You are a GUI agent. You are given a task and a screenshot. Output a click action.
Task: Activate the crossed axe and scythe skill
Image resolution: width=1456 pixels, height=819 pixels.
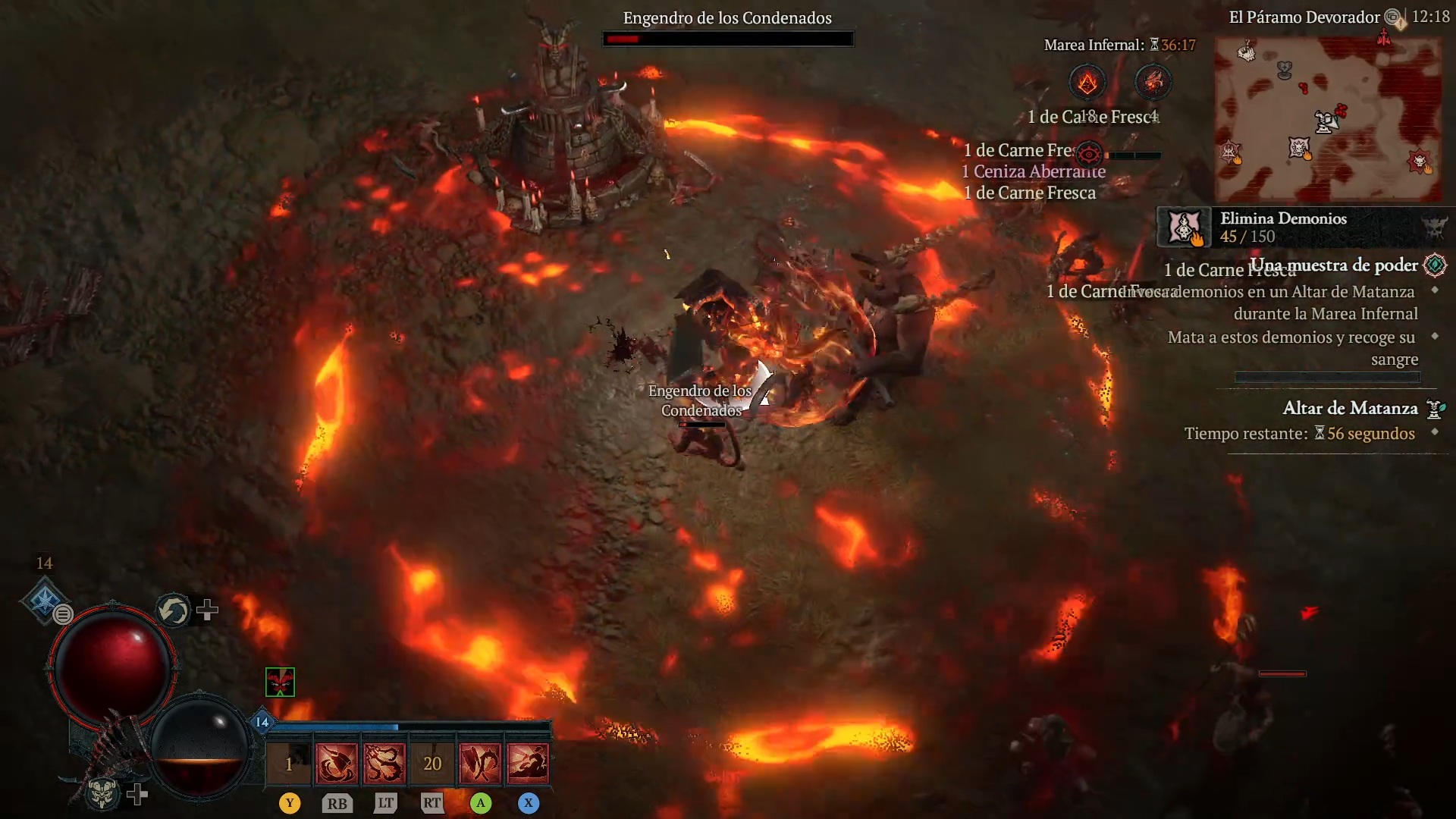point(480,763)
